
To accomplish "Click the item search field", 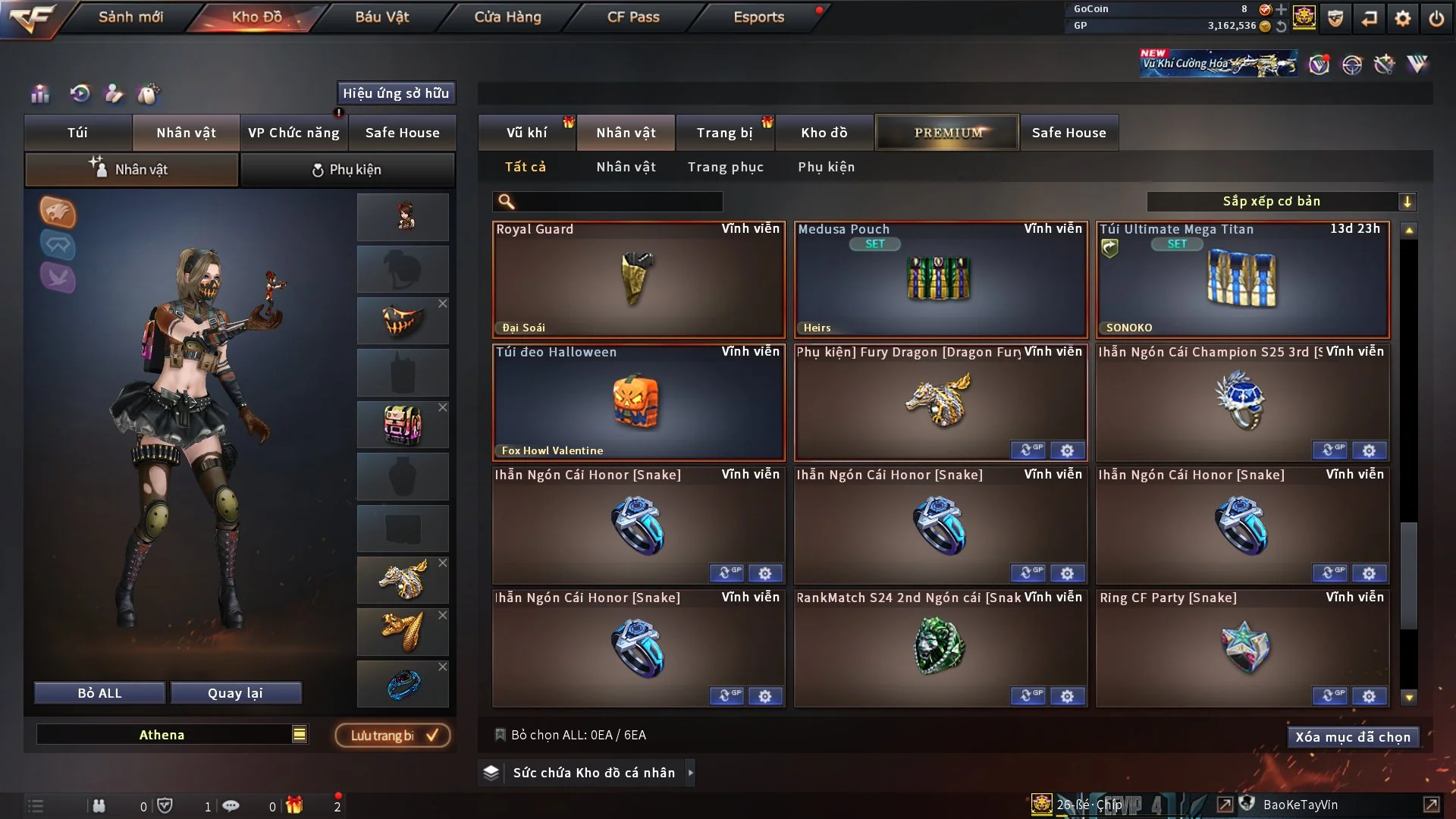I will (618, 202).
